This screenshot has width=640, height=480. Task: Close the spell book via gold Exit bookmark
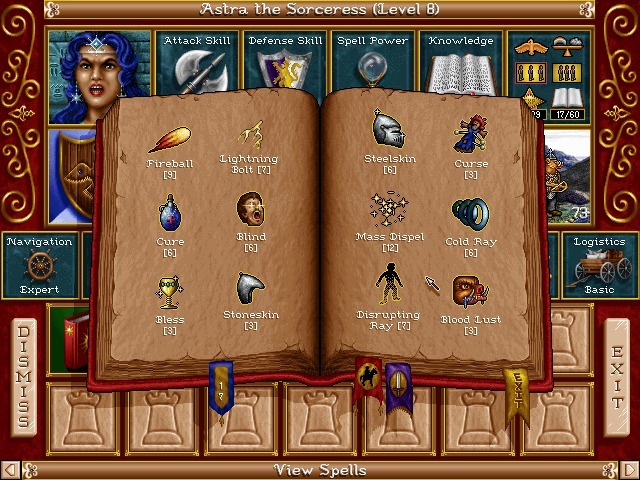[x=517, y=391]
